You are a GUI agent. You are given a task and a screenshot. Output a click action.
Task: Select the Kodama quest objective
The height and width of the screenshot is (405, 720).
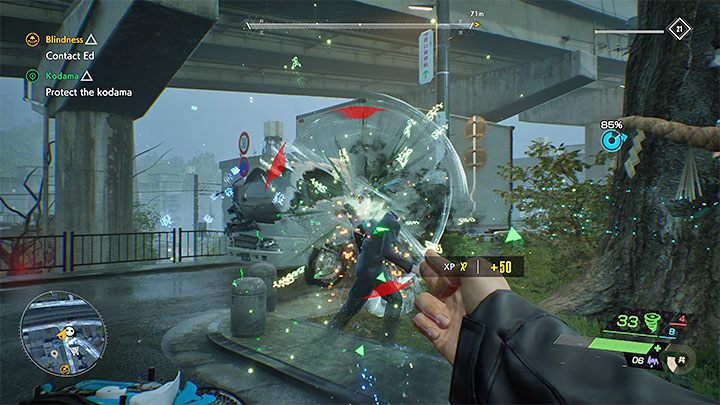[62, 76]
